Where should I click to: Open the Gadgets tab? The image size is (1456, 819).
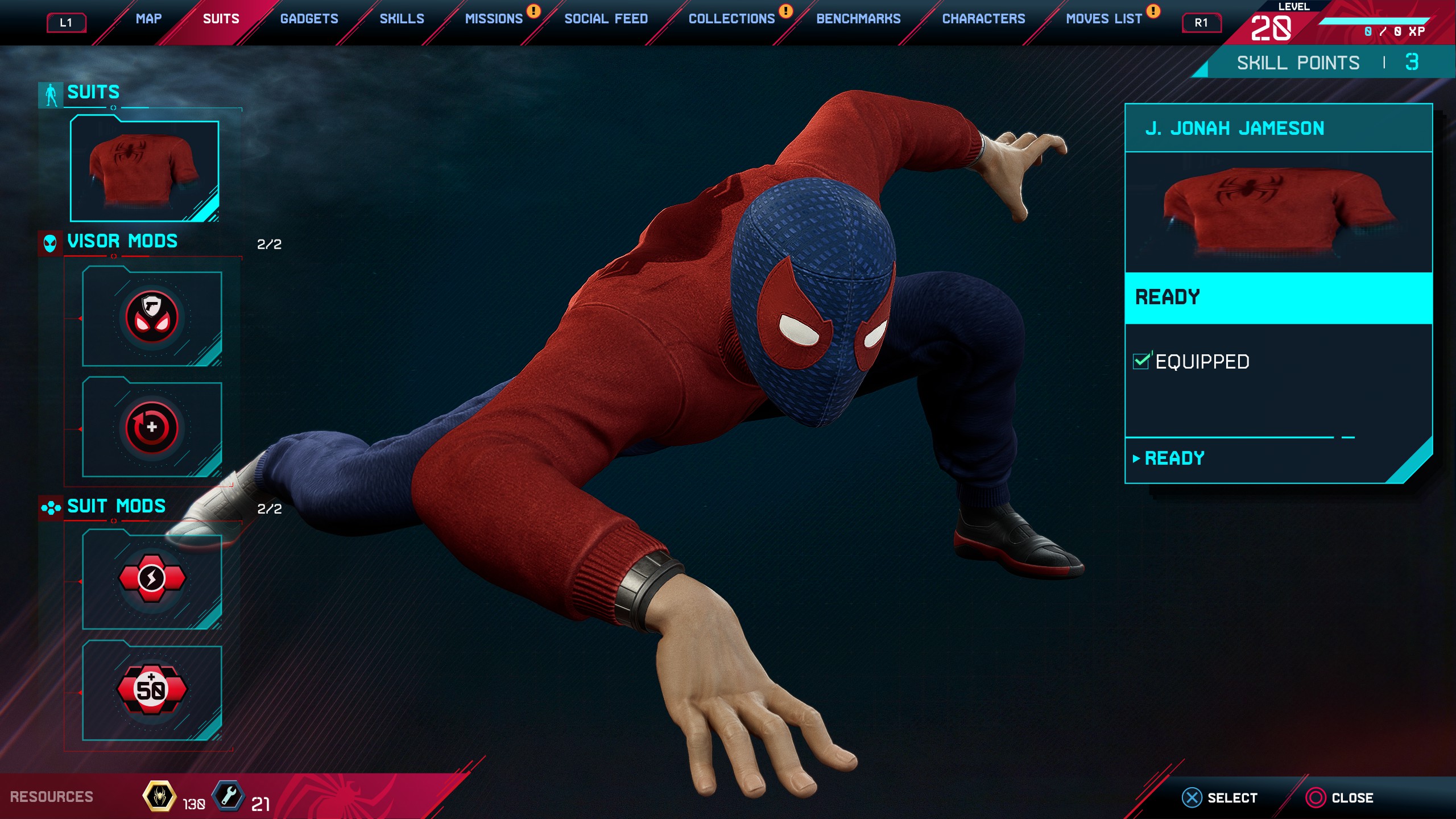click(x=309, y=19)
